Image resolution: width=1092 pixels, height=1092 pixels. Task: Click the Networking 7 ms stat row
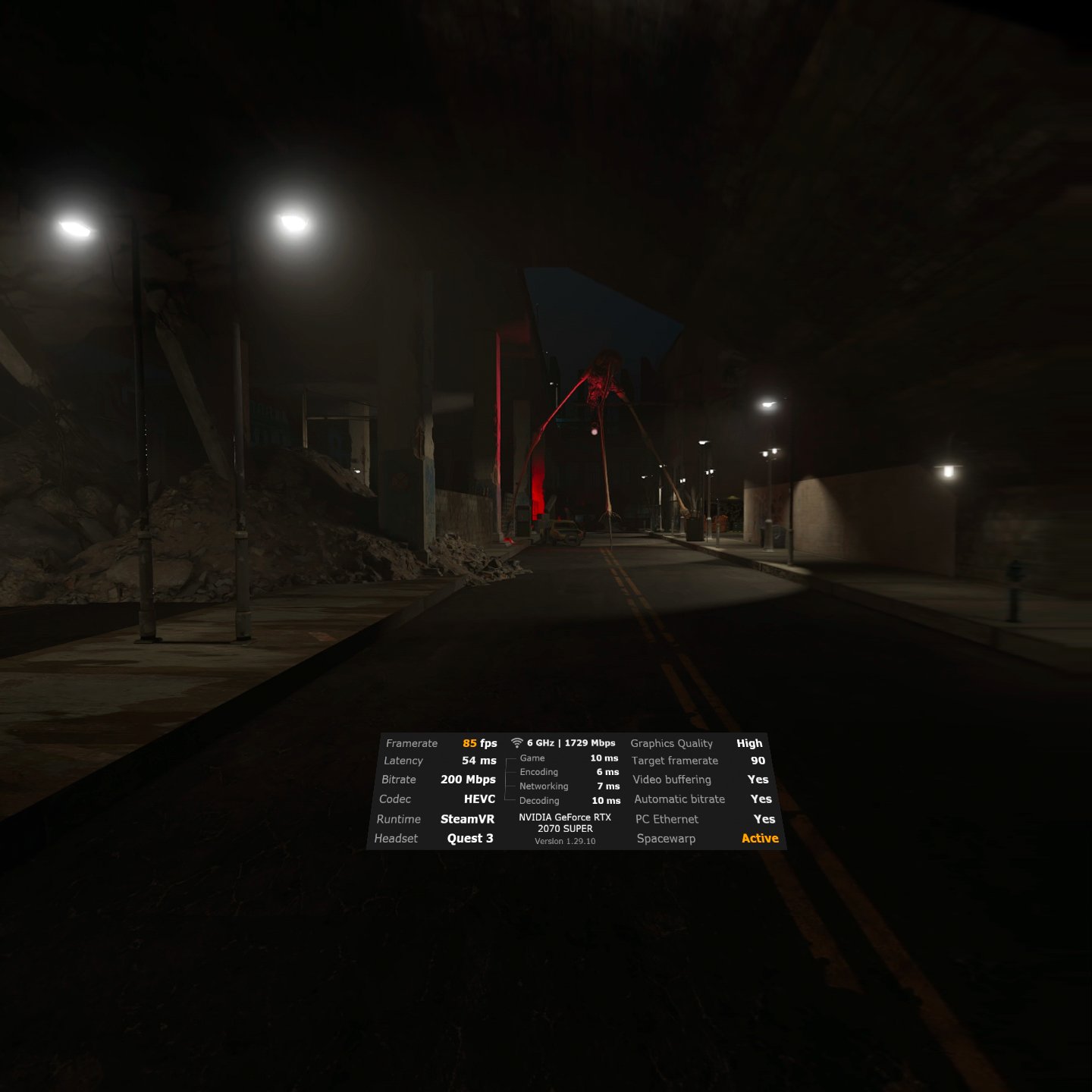pyautogui.click(x=567, y=786)
